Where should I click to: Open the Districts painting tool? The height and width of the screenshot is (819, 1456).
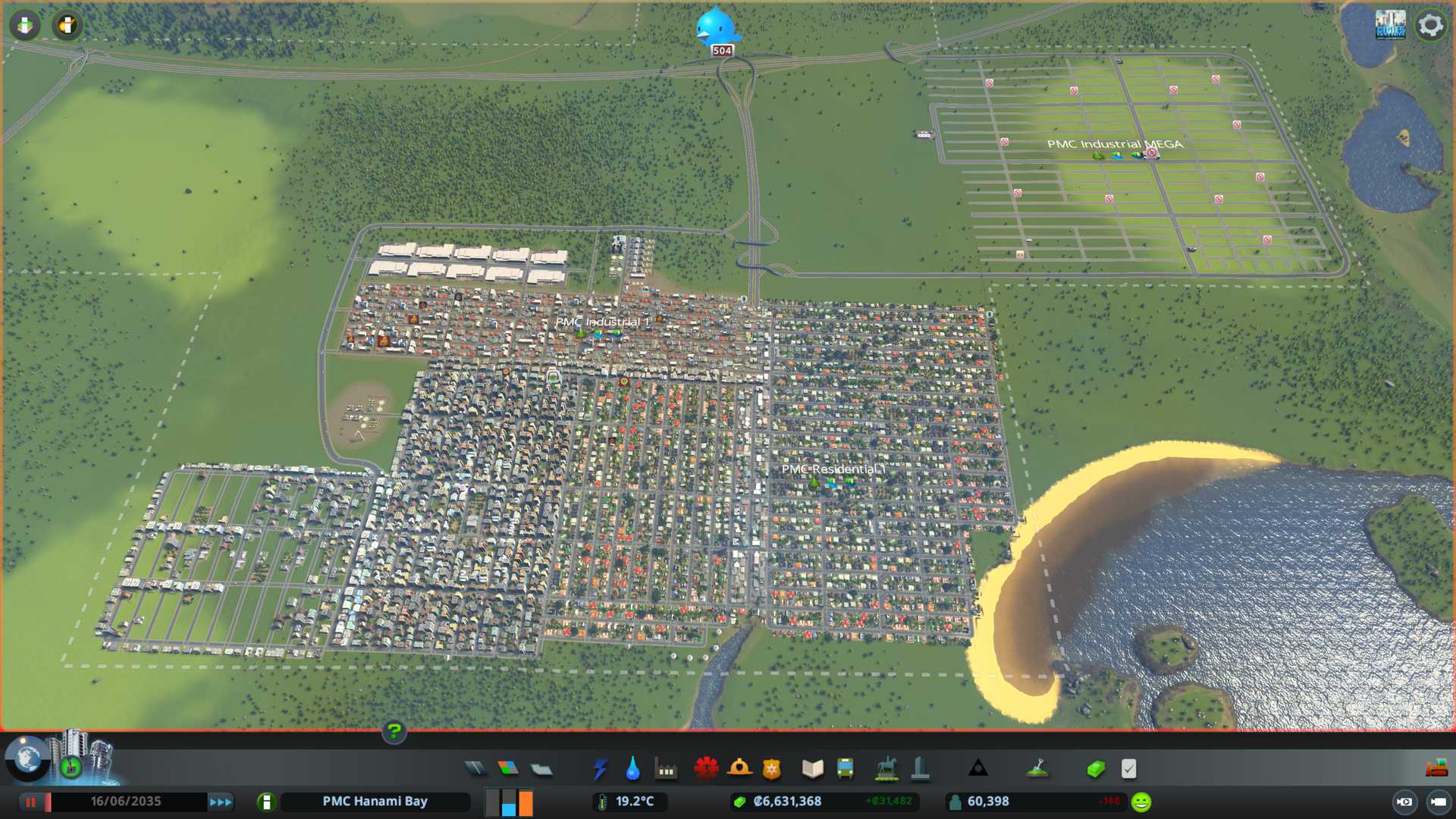(x=541, y=769)
